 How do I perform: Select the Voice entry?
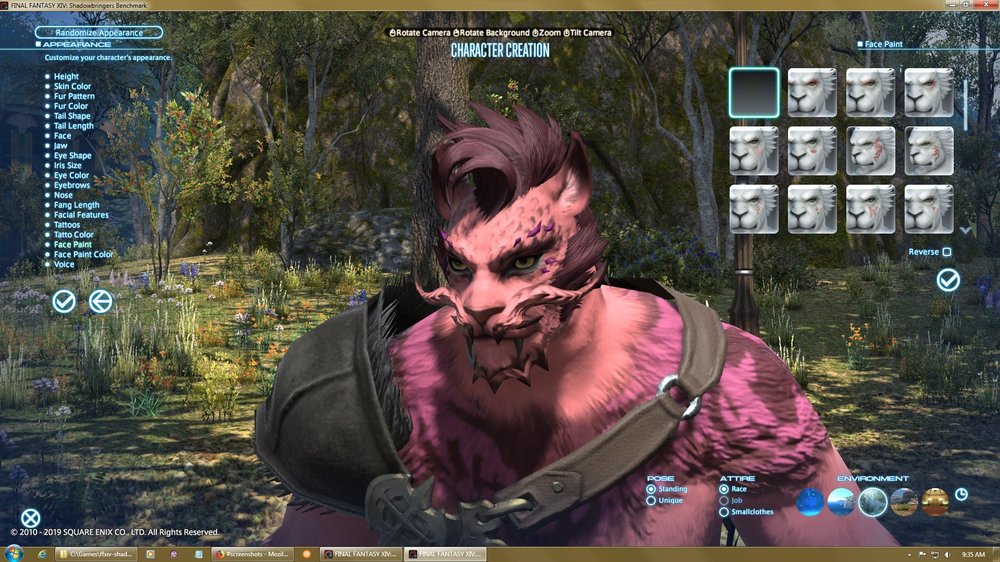click(64, 265)
